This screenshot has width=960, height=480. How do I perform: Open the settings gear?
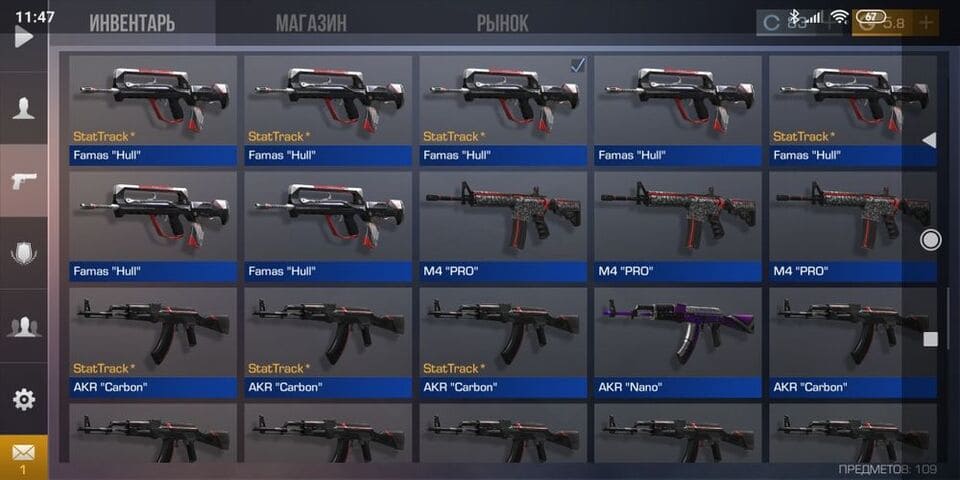(x=23, y=399)
